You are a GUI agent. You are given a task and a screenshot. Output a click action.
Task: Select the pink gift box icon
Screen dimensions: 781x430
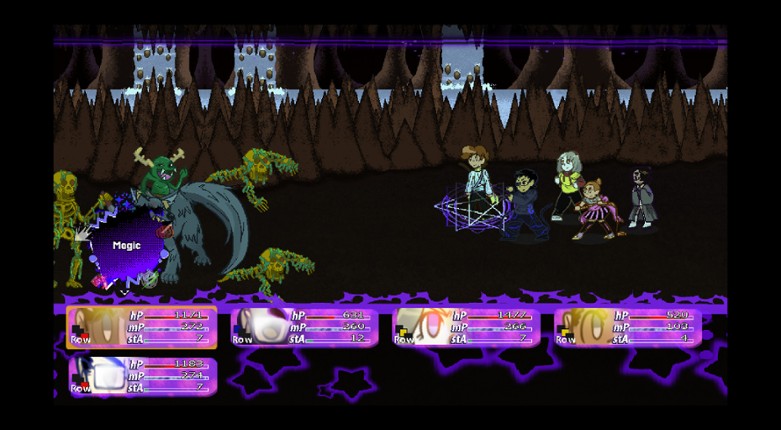pyautogui.click(x=99, y=282)
